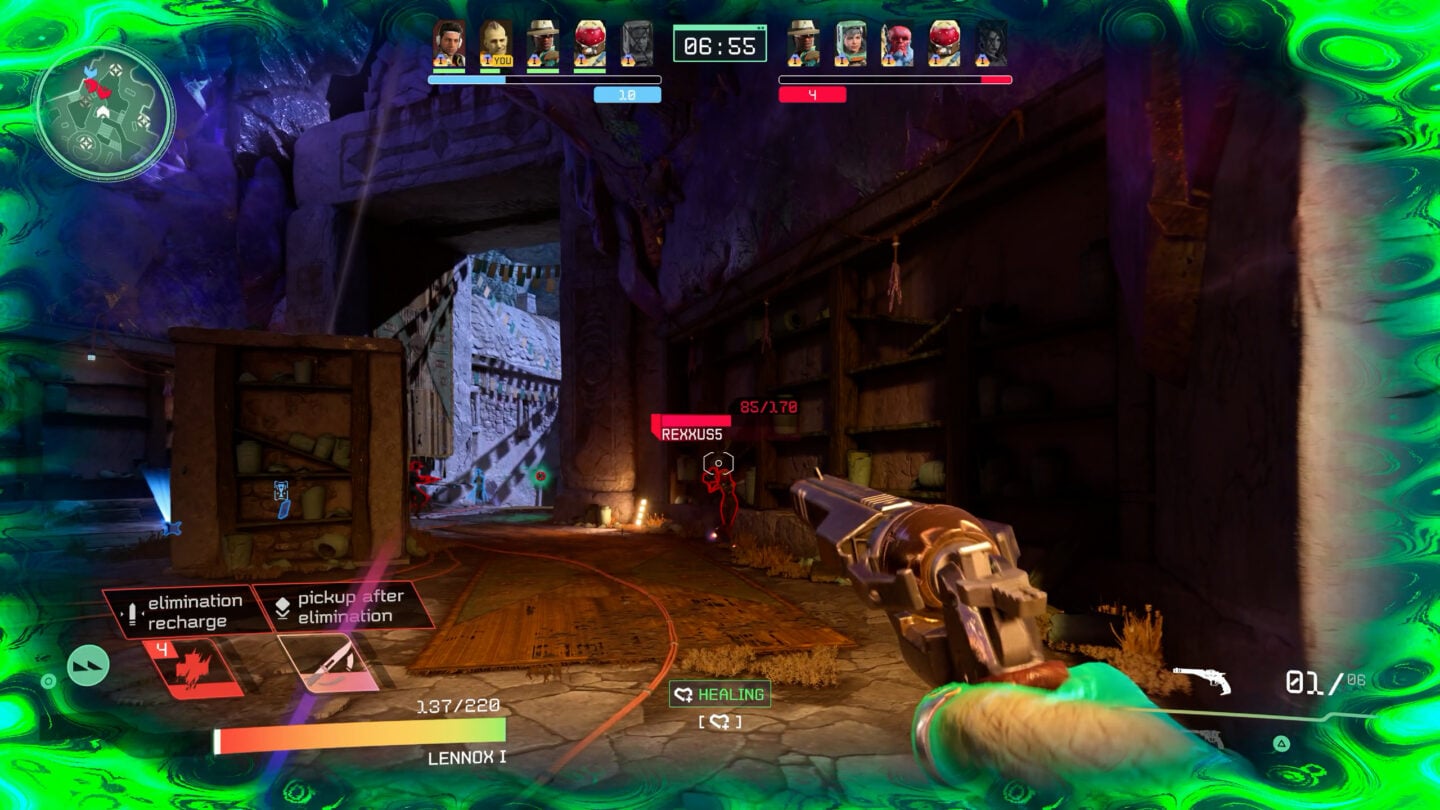Use the throwing knife ability
Screen dimensions: 1440x810
329,663
